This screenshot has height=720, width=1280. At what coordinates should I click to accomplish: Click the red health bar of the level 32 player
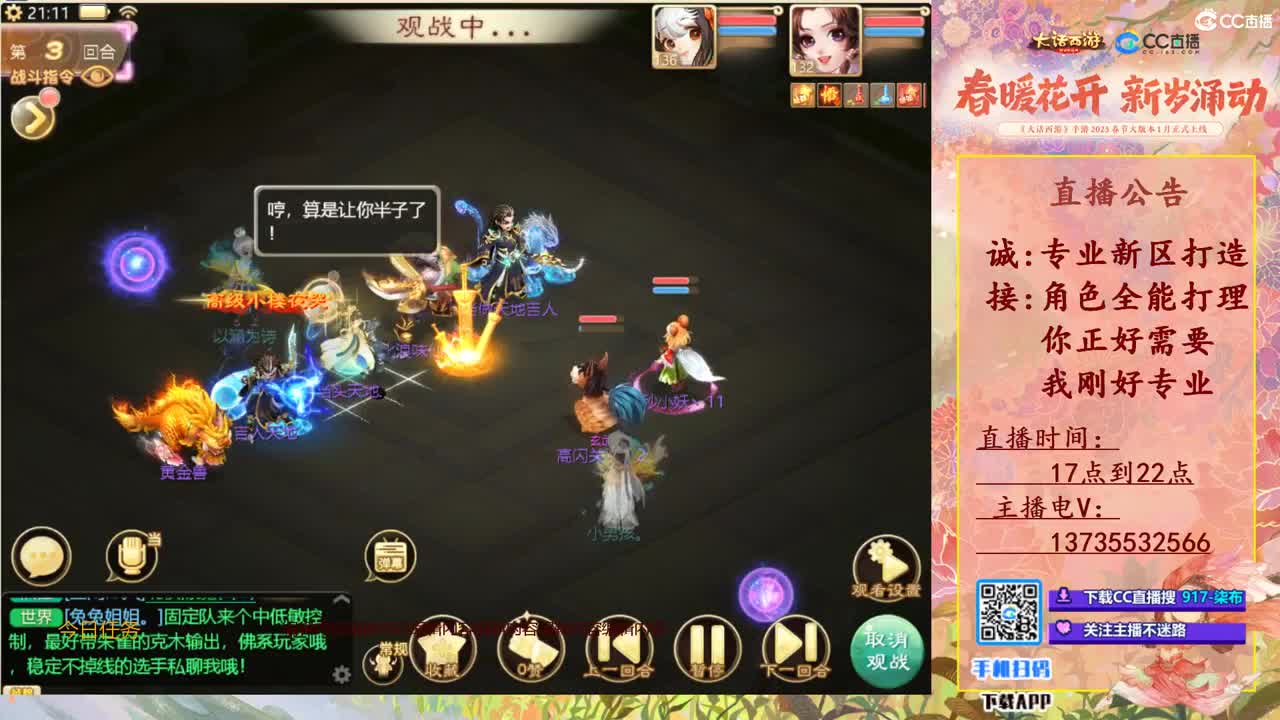coord(893,21)
